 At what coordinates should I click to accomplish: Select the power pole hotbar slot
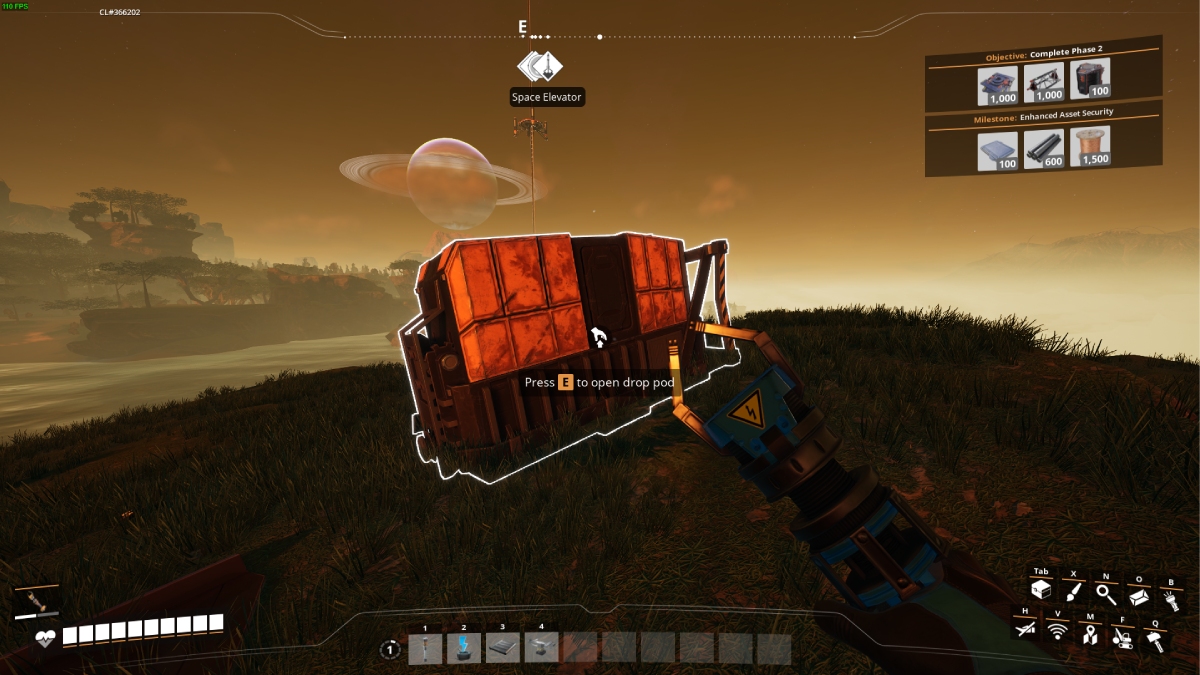tap(425, 649)
